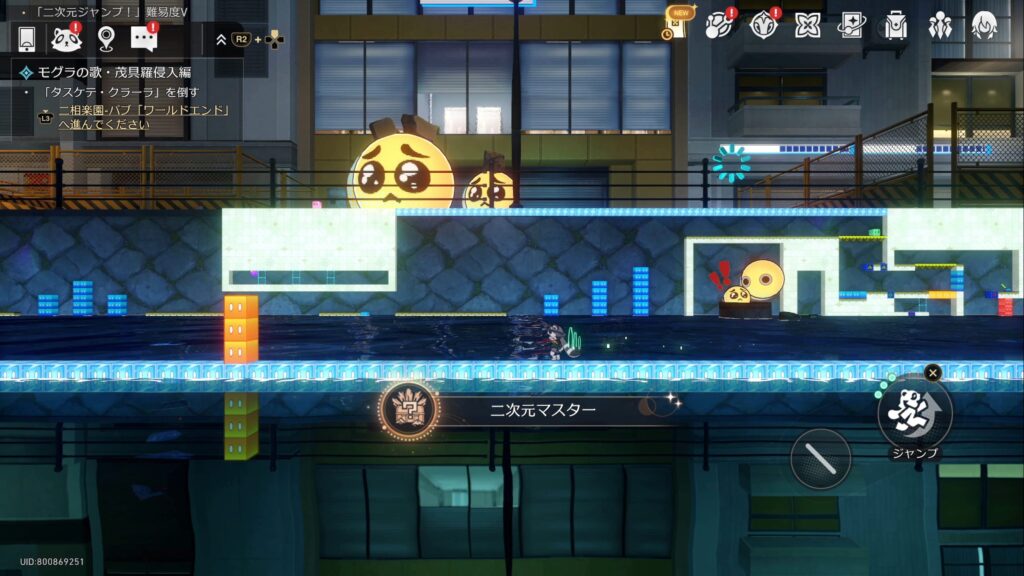
Task: Select the 二次元マスター achievement banner
Action: (x=530, y=410)
